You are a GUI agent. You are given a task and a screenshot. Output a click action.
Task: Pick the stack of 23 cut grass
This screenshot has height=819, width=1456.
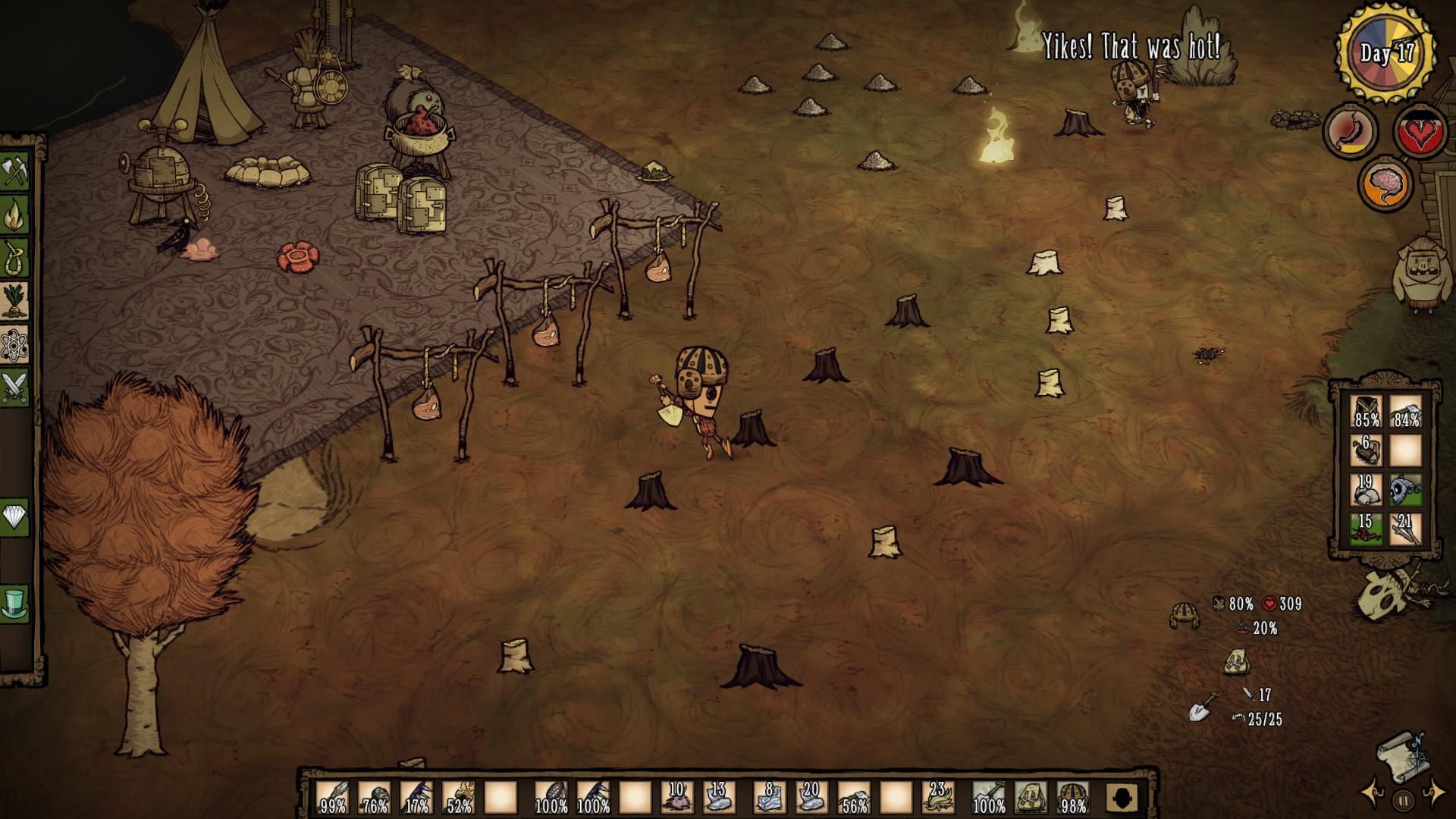coord(938,798)
